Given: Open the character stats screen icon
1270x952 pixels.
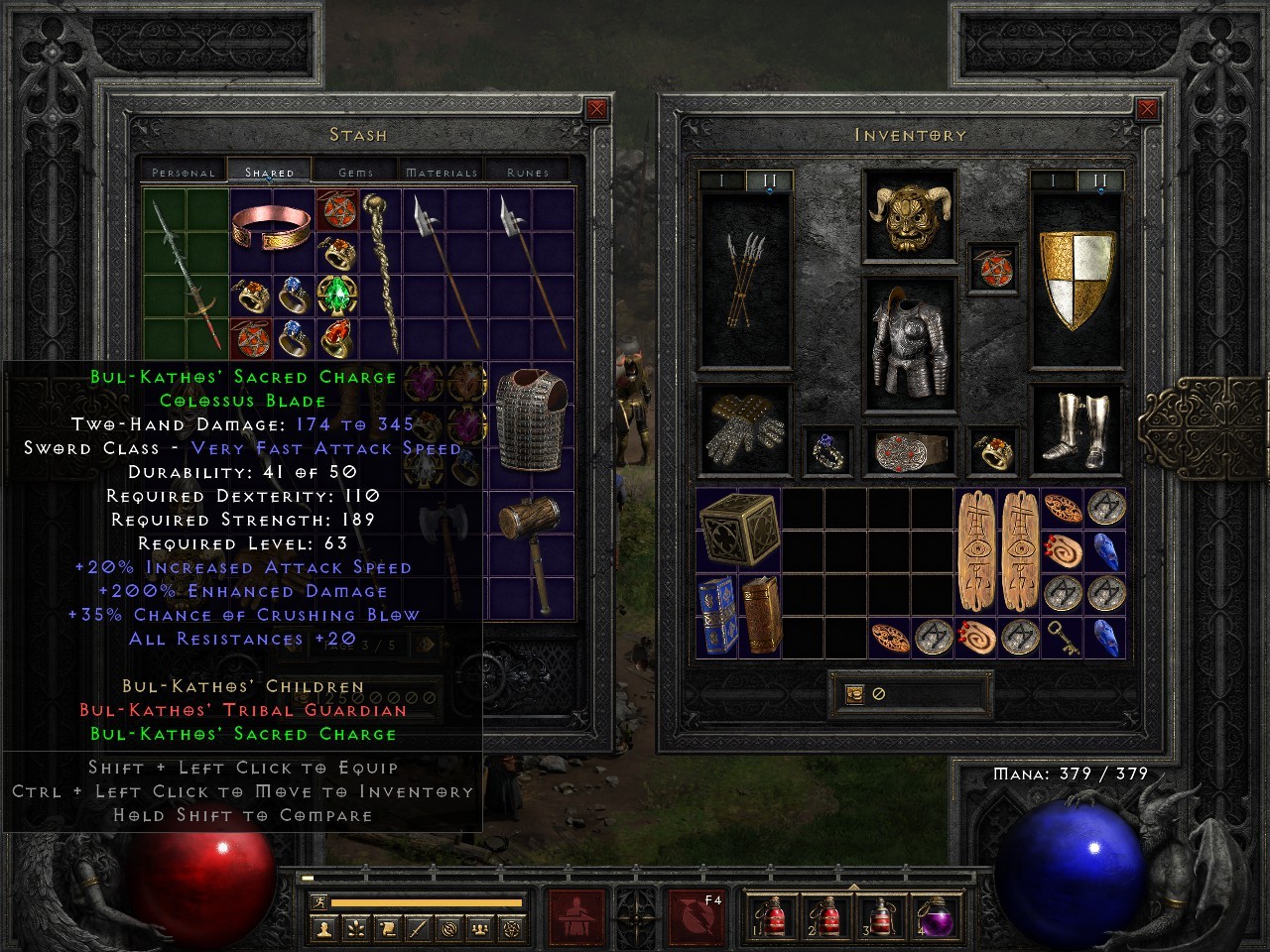Looking at the screenshot, I should pos(324,927).
